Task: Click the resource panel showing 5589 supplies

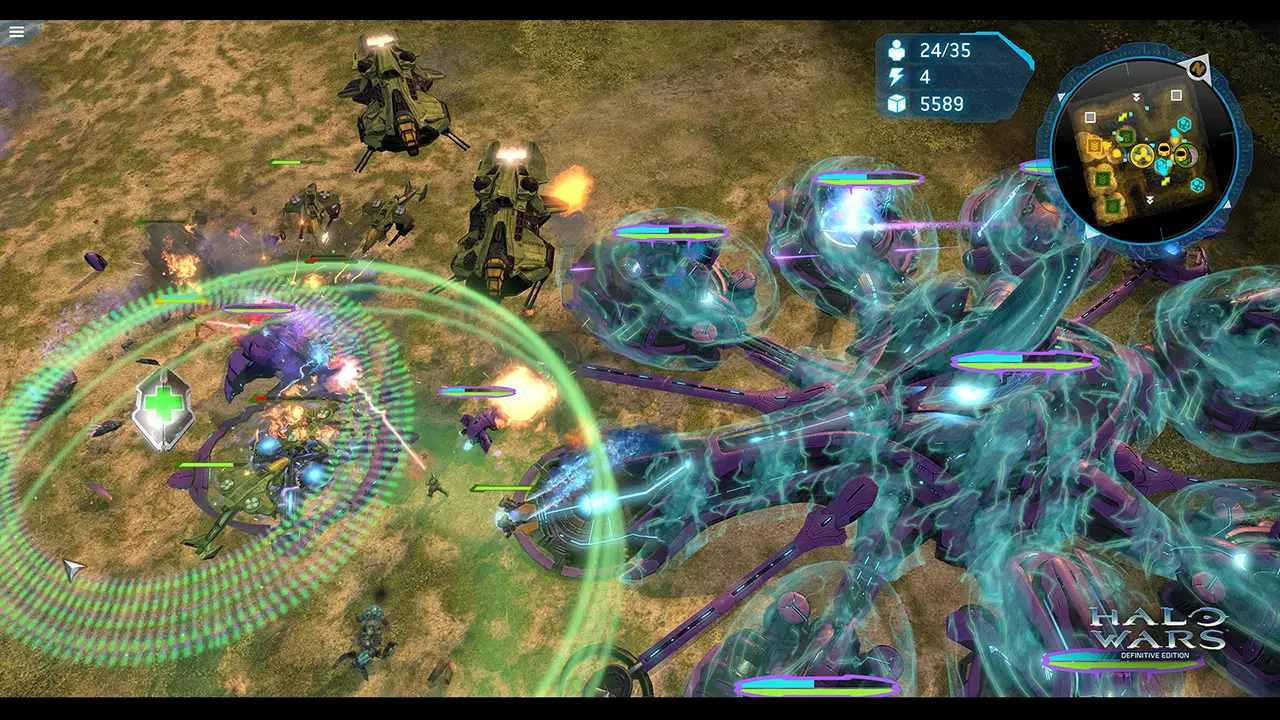Action: 940,103
